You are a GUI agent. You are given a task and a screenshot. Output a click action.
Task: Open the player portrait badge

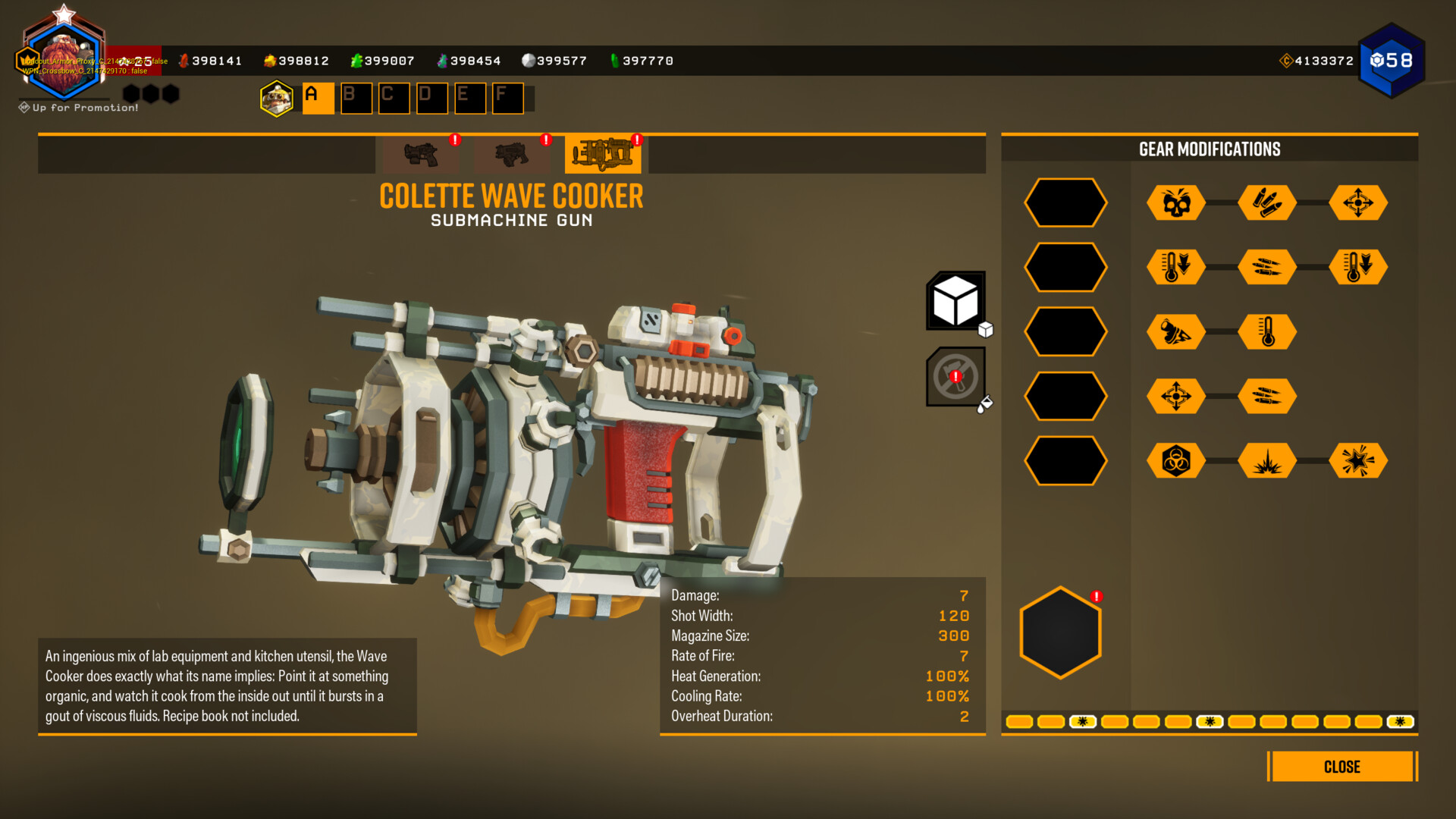coord(64,59)
